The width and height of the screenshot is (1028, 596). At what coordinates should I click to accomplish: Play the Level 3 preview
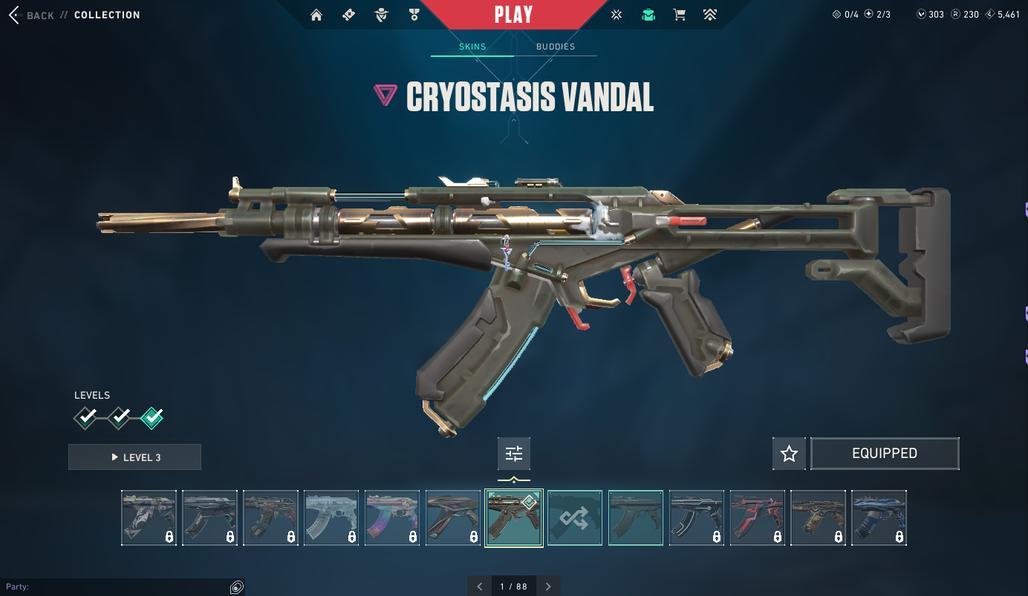click(x=135, y=457)
